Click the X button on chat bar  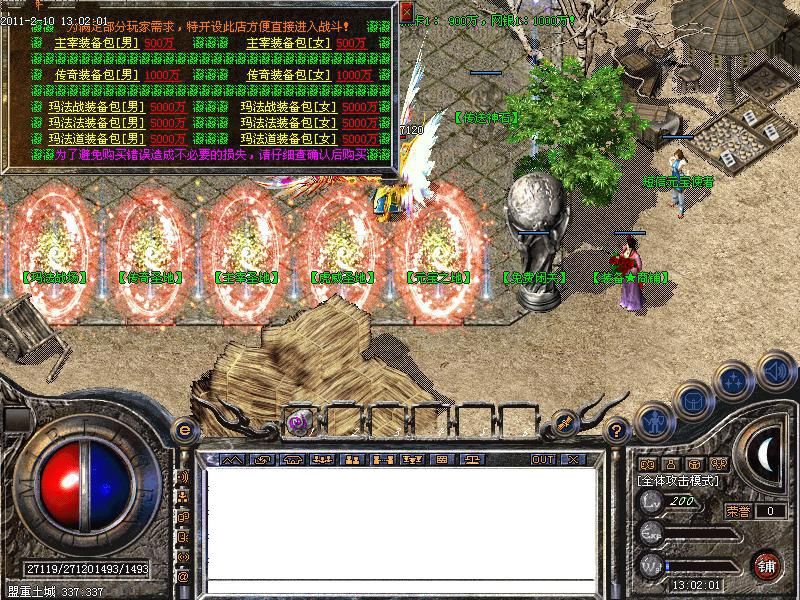coord(573,460)
